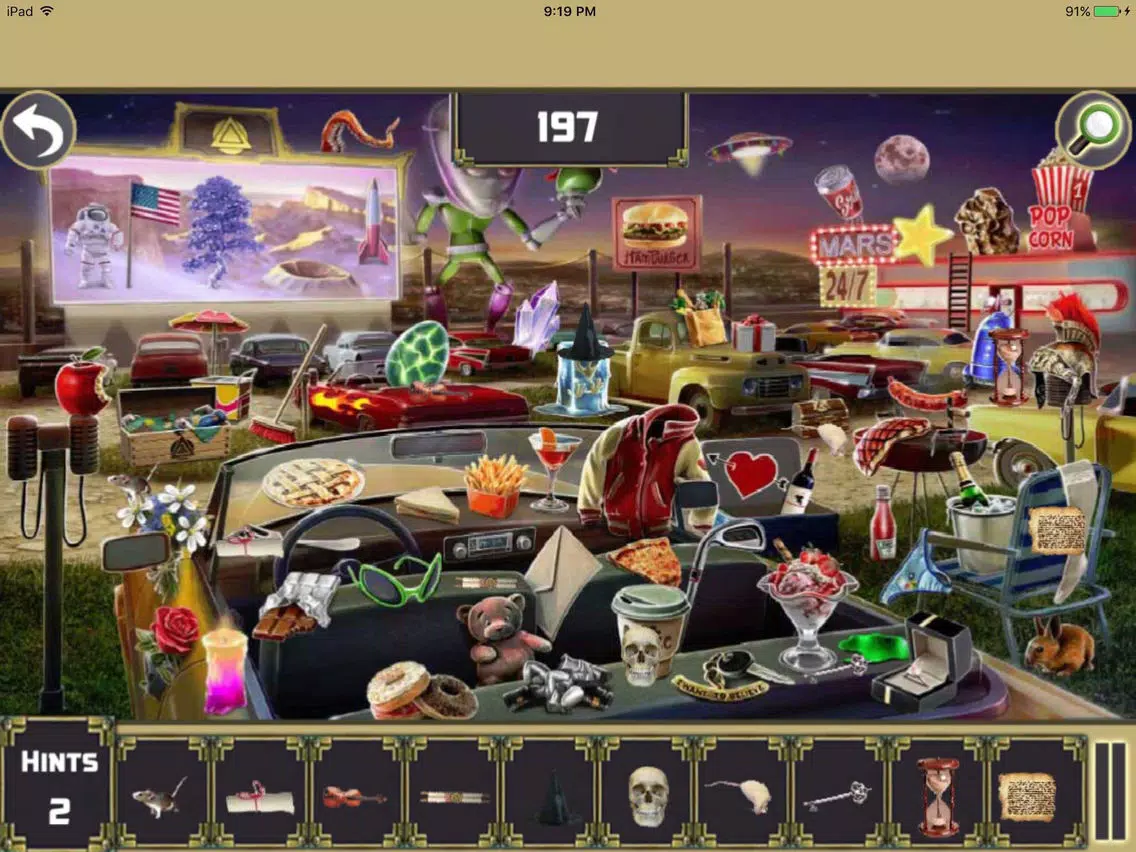The image size is (1136, 852).
Task: Select the silver key item slot
Action: [840, 797]
